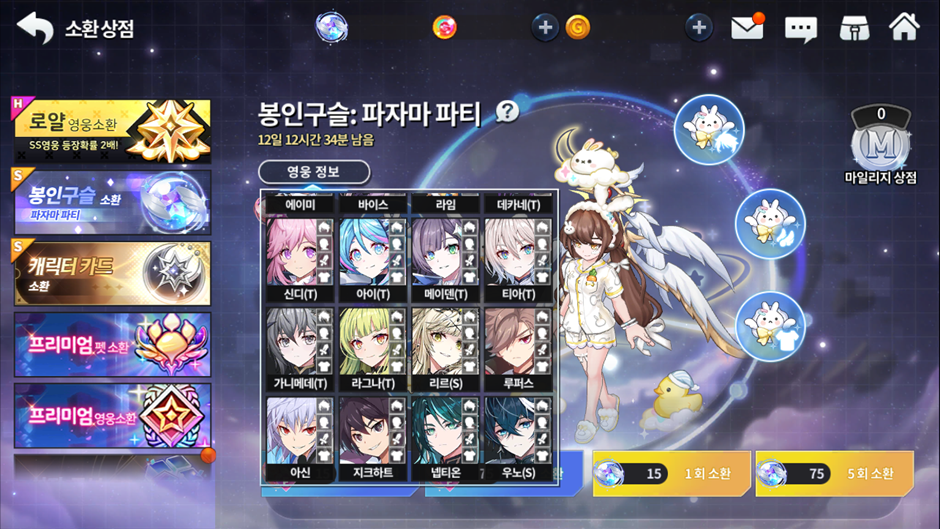
Task: Go back using the arrow button
Action: pos(35,28)
